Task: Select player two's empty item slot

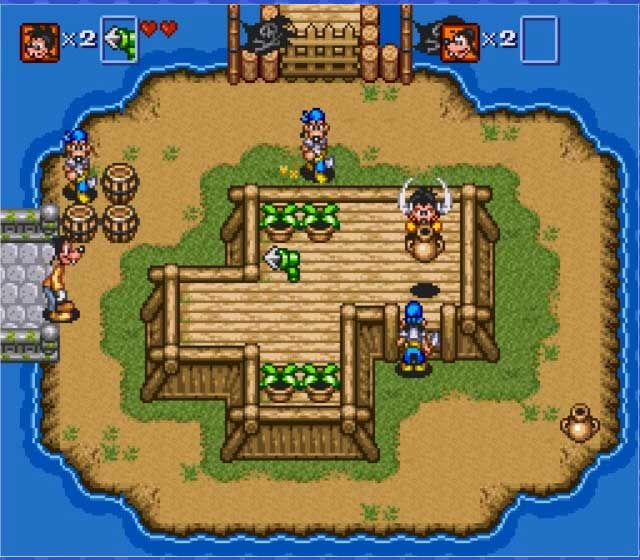Action: click(539, 41)
